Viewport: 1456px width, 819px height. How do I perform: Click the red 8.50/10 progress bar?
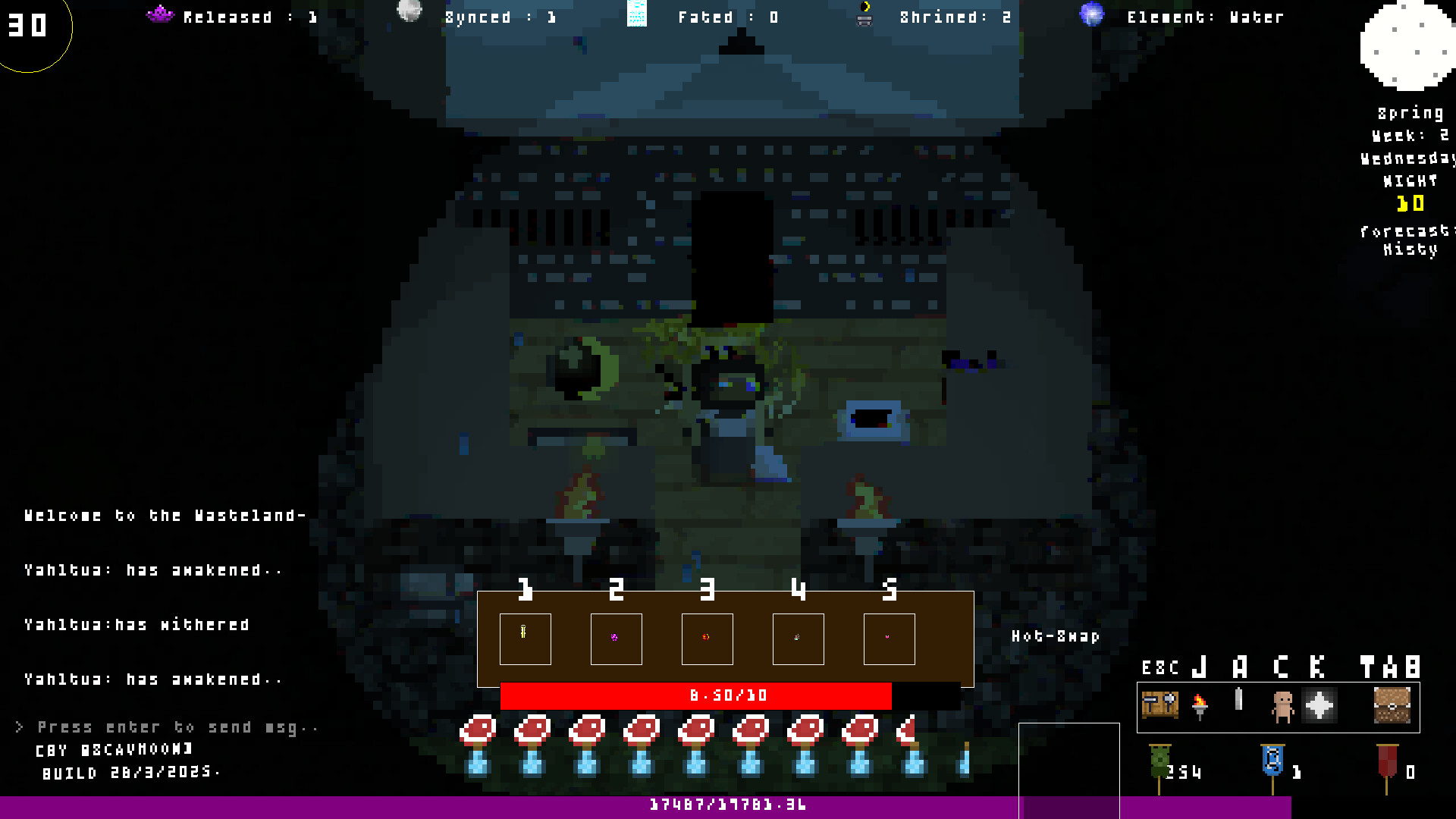(728, 695)
